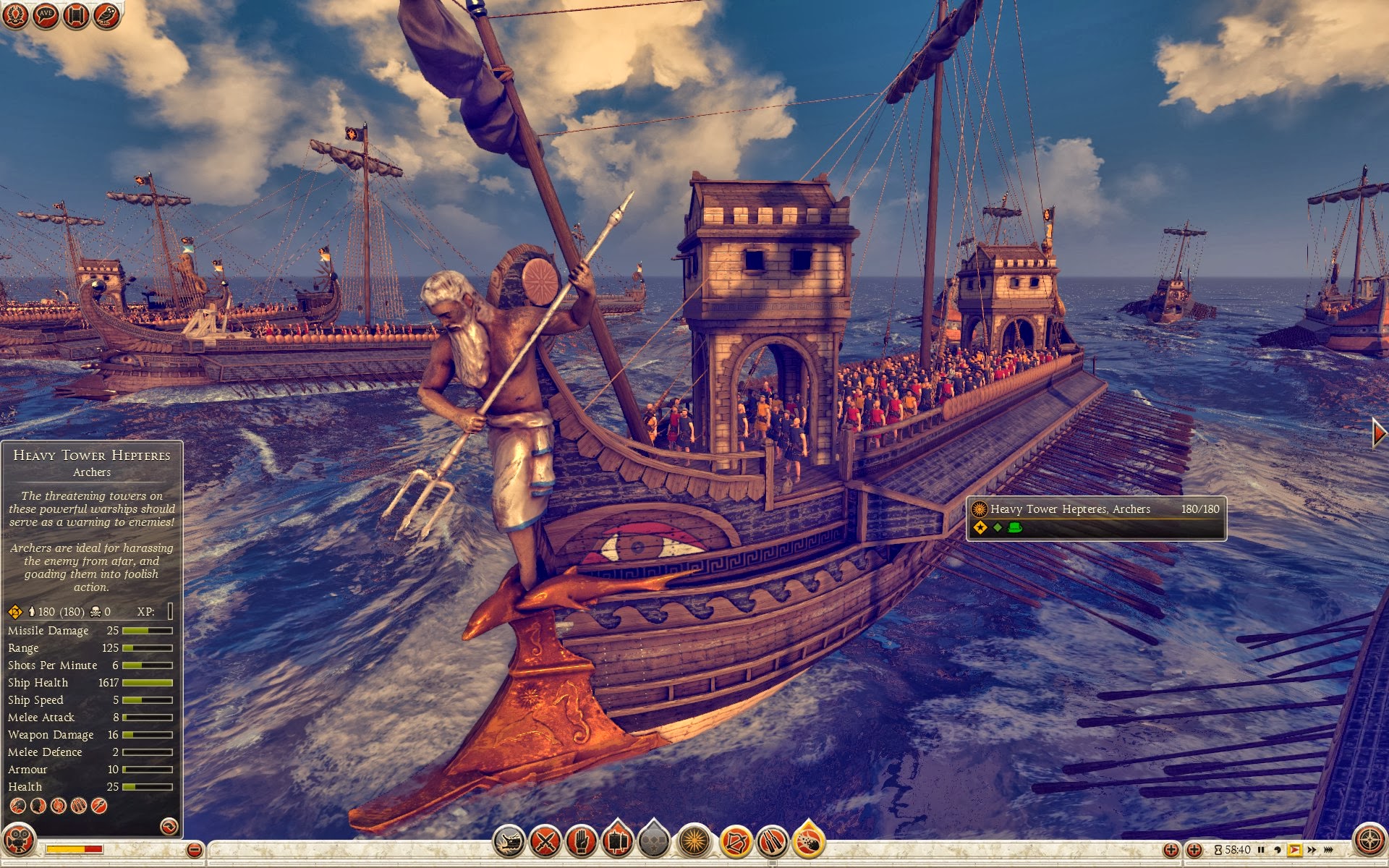1389x868 pixels.
Task: Open the laurel wreath menu button
Action: (x=14, y=14)
